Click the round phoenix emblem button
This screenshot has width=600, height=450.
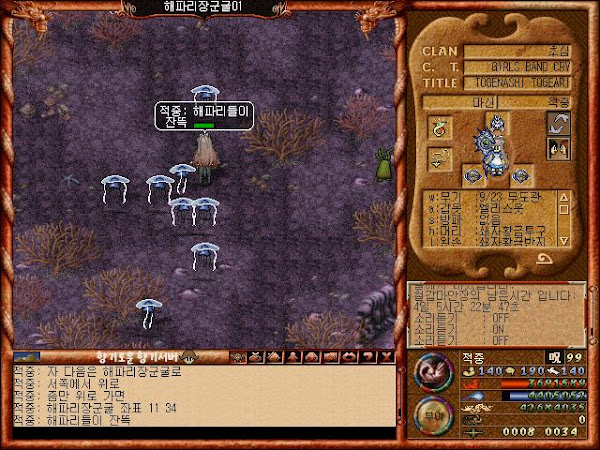pos(432,369)
